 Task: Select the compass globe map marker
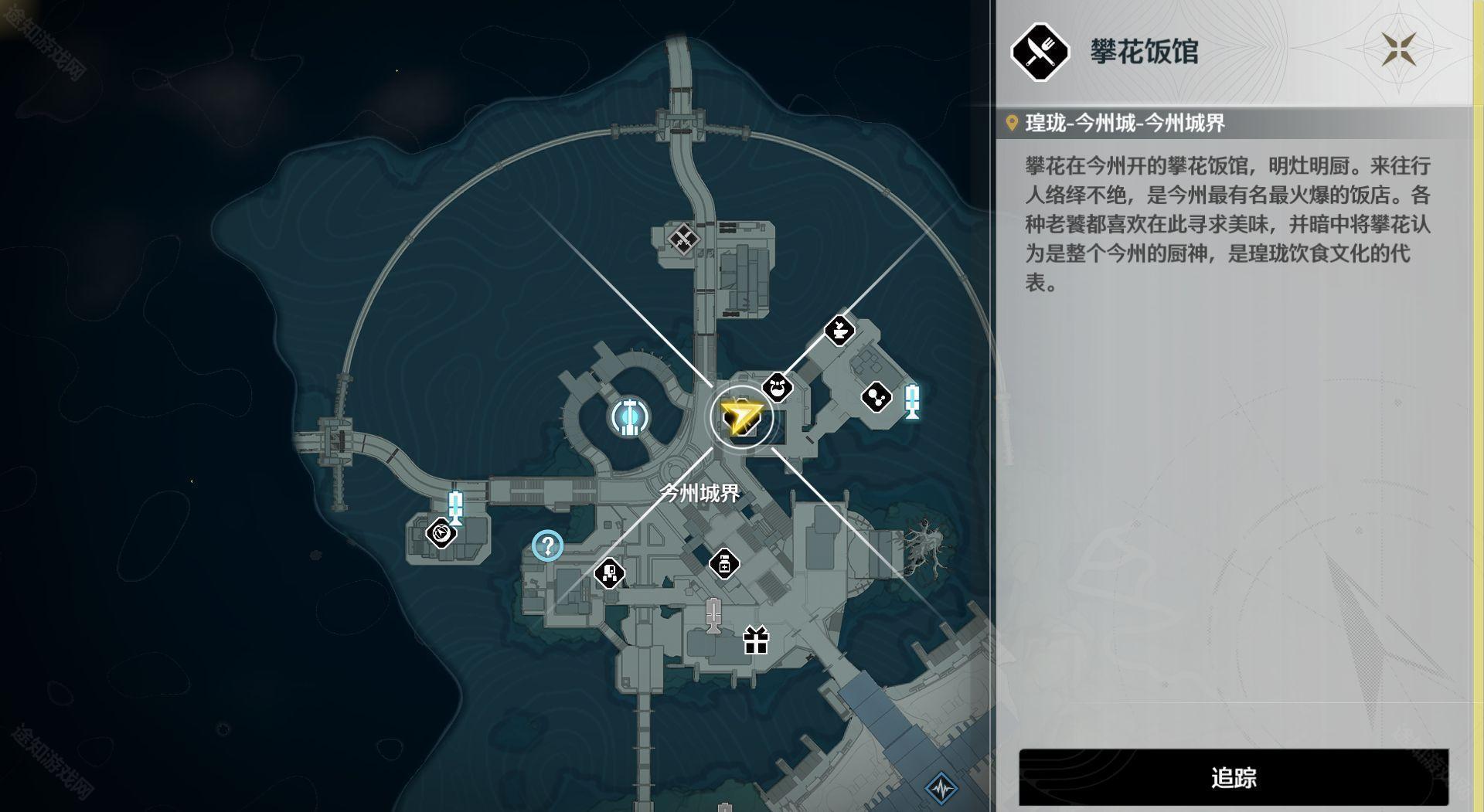coord(441,533)
